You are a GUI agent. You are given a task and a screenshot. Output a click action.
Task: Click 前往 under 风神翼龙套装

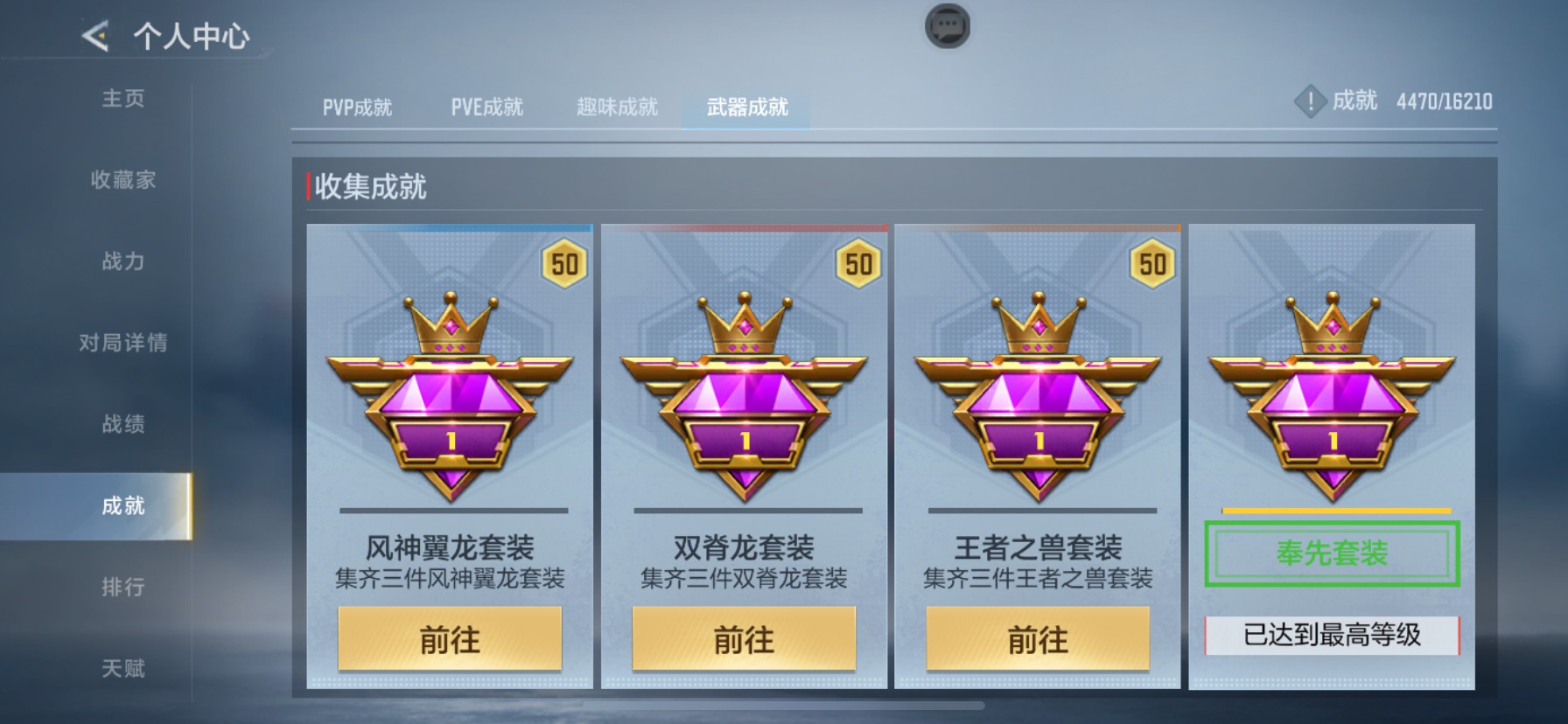(450, 639)
